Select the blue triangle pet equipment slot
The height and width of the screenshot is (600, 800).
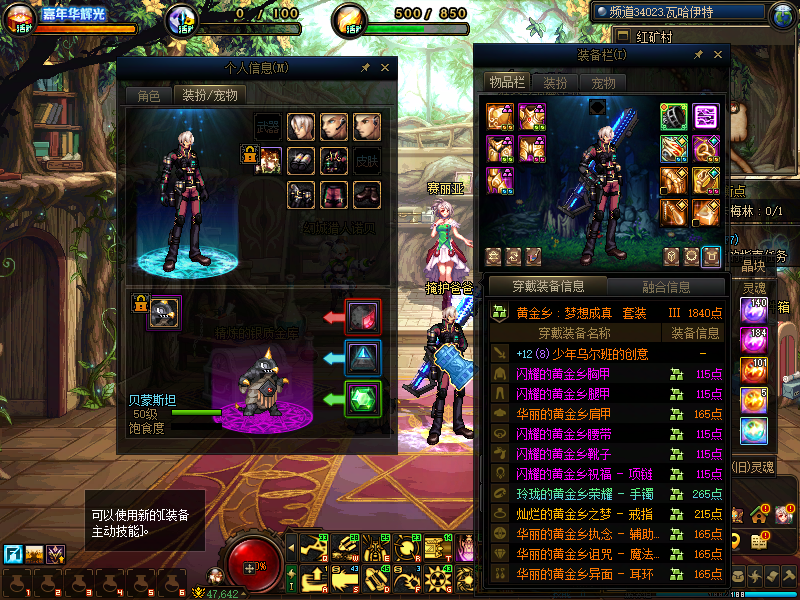tap(362, 358)
